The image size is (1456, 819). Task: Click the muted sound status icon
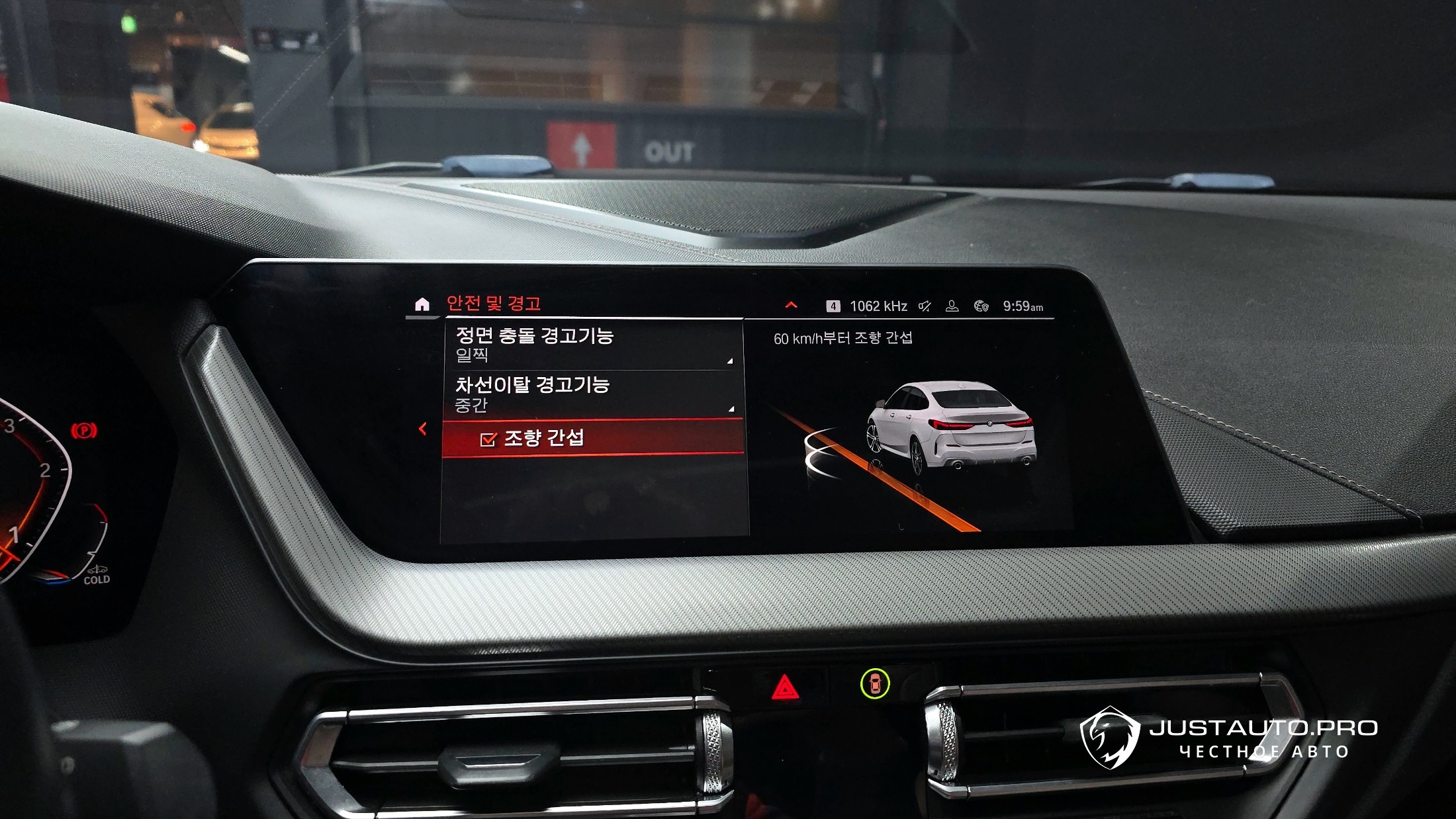coord(925,306)
